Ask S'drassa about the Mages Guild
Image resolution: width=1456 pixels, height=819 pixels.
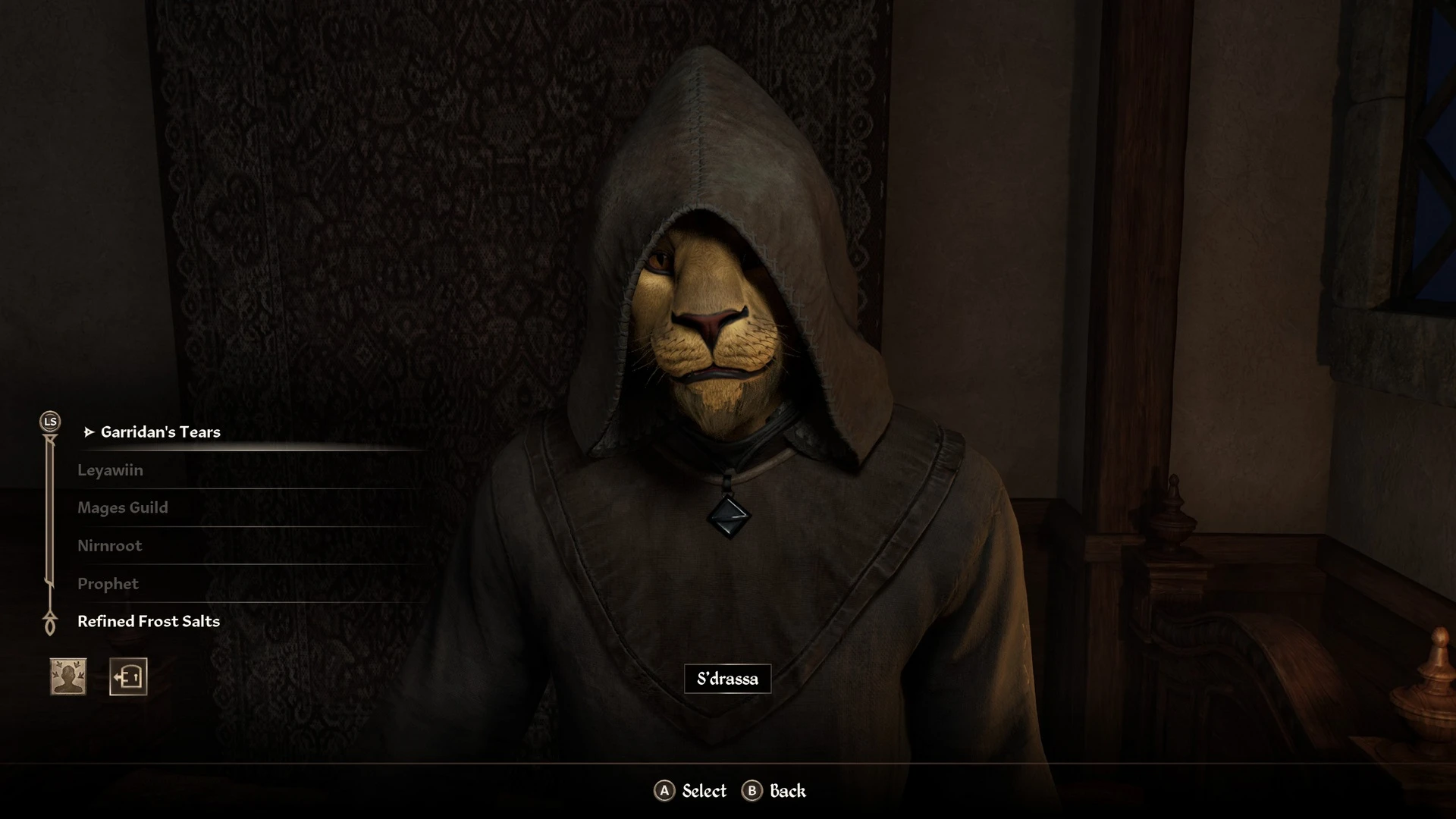(124, 507)
